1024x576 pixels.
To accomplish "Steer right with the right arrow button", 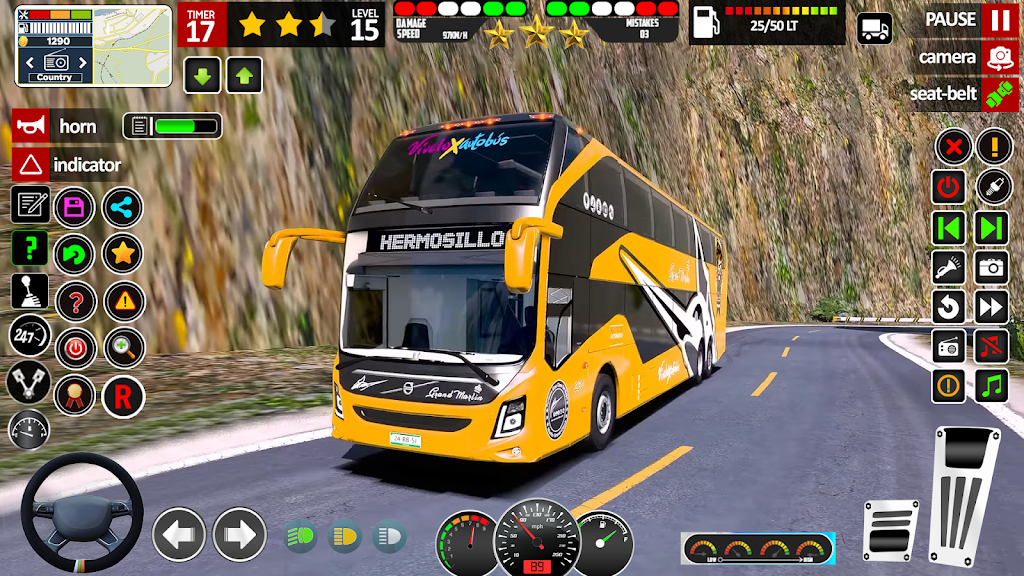I will 239,534.
